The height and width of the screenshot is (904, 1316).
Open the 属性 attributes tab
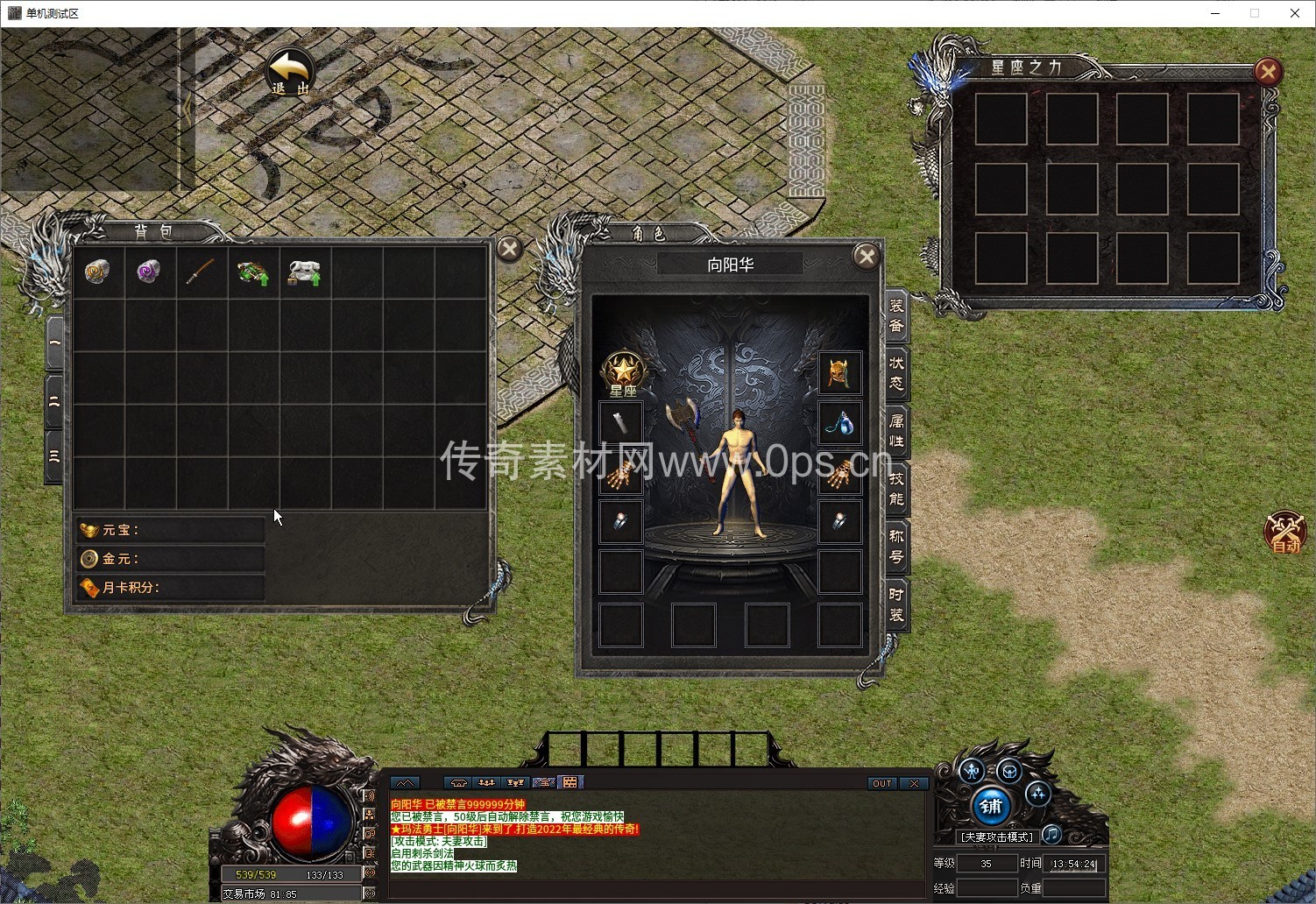(x=896, y=431)
